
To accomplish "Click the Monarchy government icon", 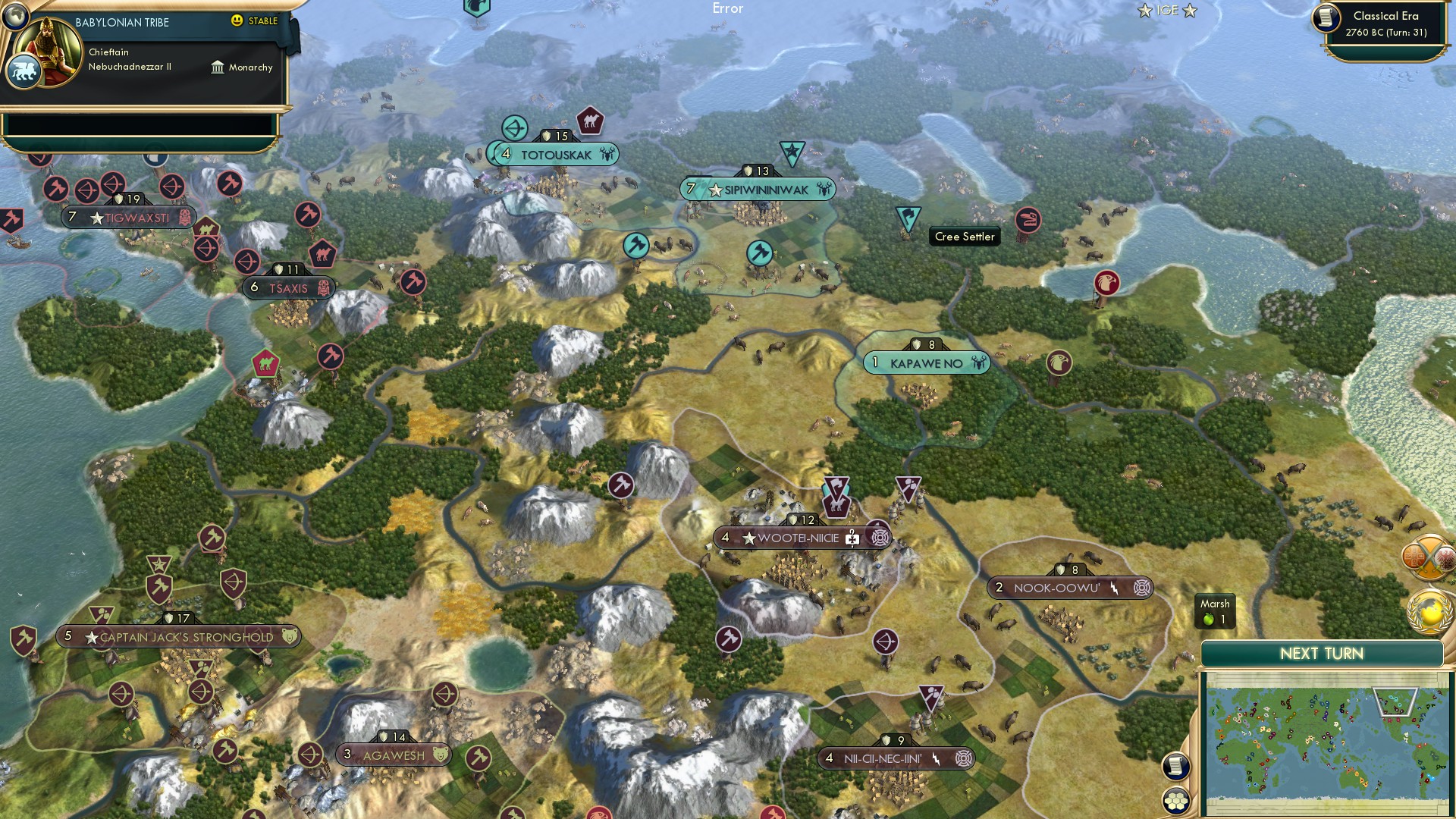I will click(219, 67).
